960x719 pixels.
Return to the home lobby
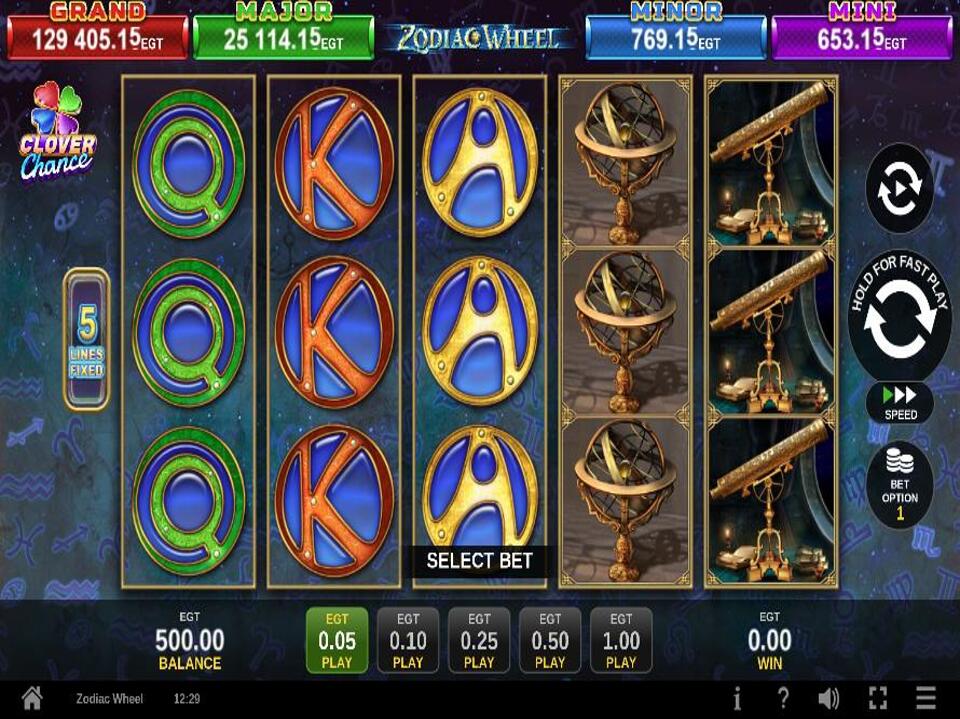tap(32, 699)
